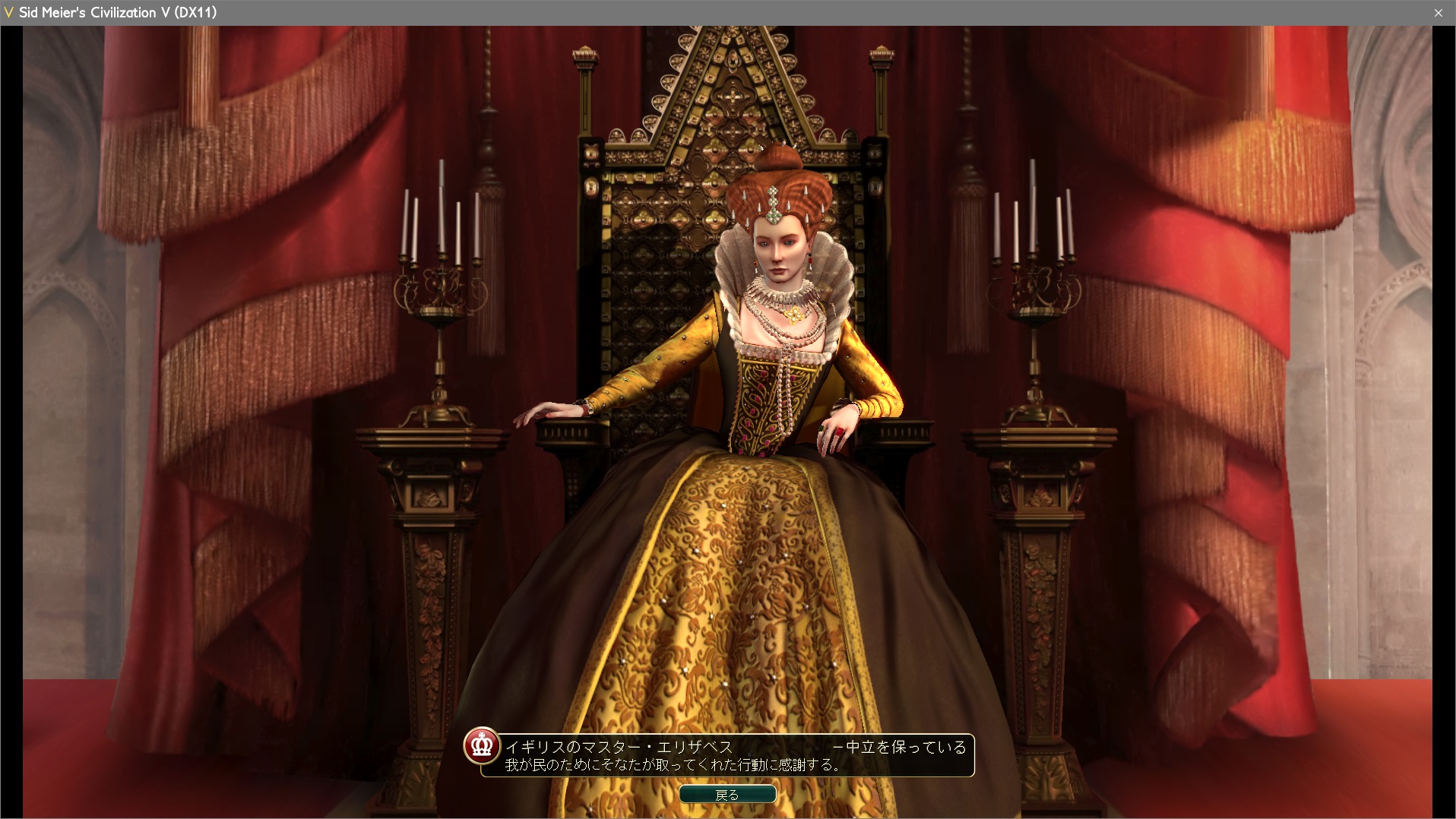Close the Civilization V window

(1438, 13)
